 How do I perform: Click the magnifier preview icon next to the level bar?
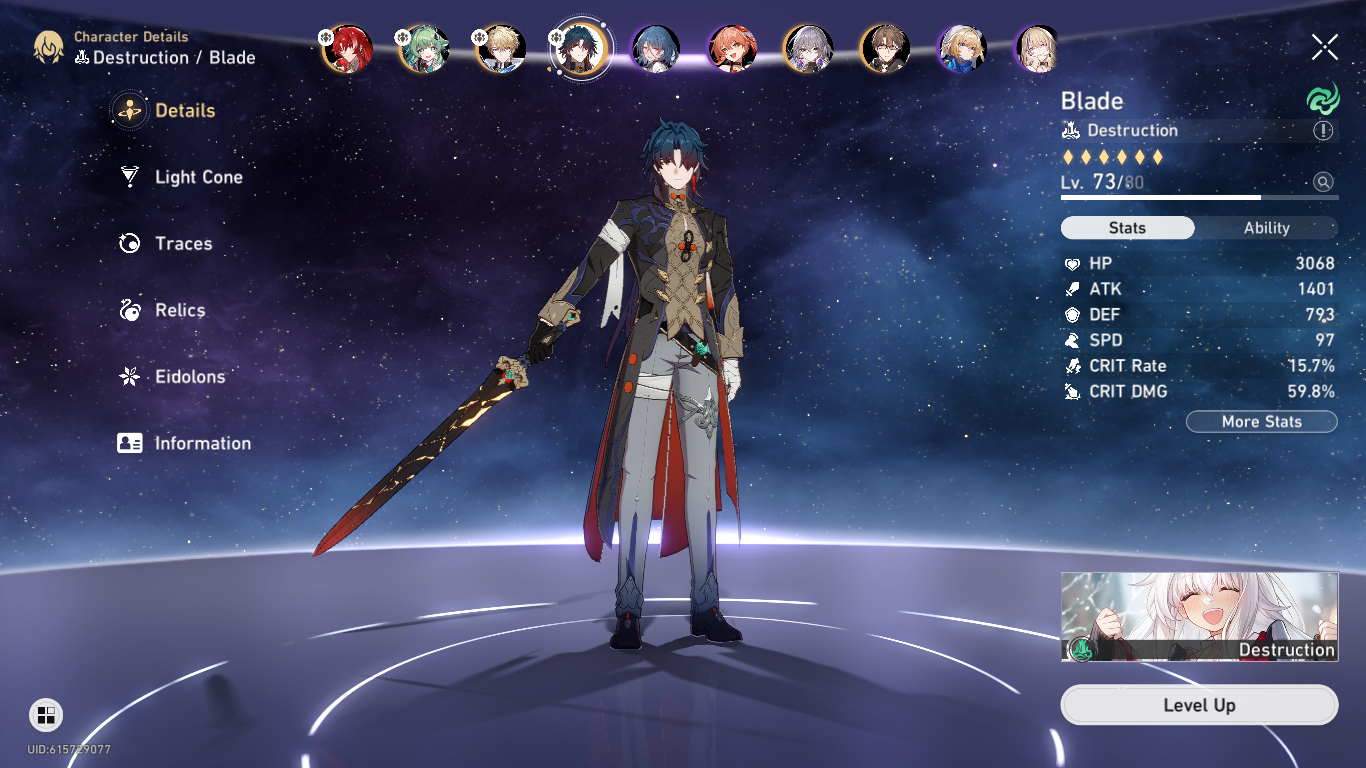(1323, 183)
